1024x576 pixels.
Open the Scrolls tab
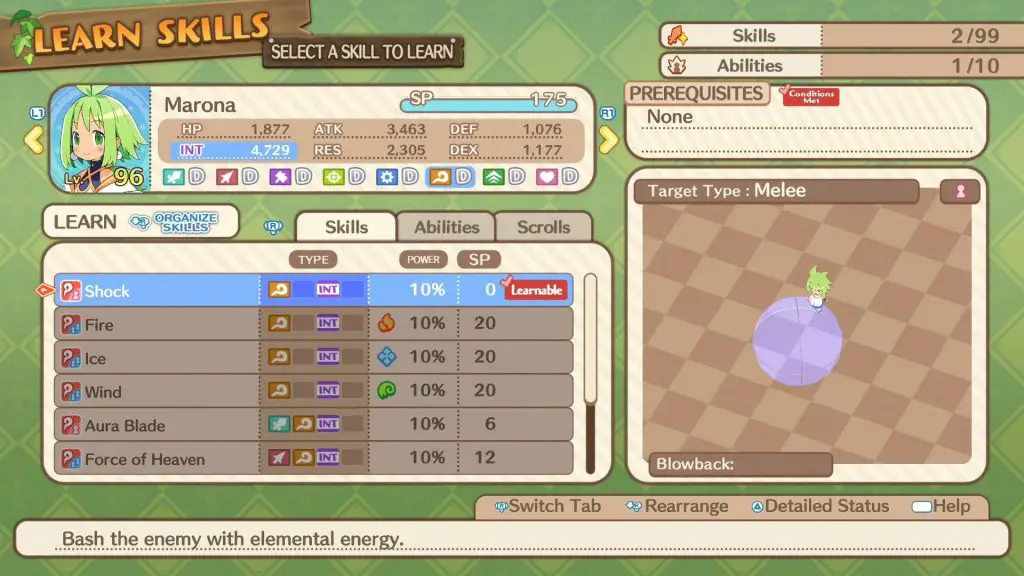pyautogui.click(x=543, y=227)
